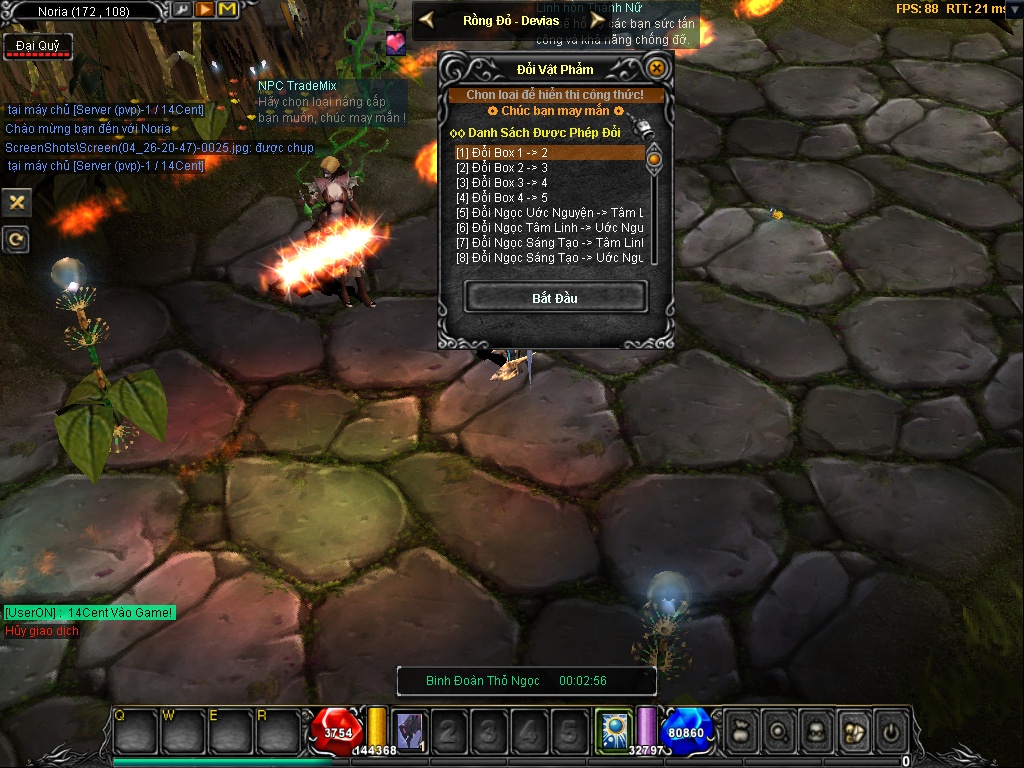The height and width of the screenshot is (768, 1024).
Task: Activate the blue orb skill icon
Action: click(x=611, y=730)
